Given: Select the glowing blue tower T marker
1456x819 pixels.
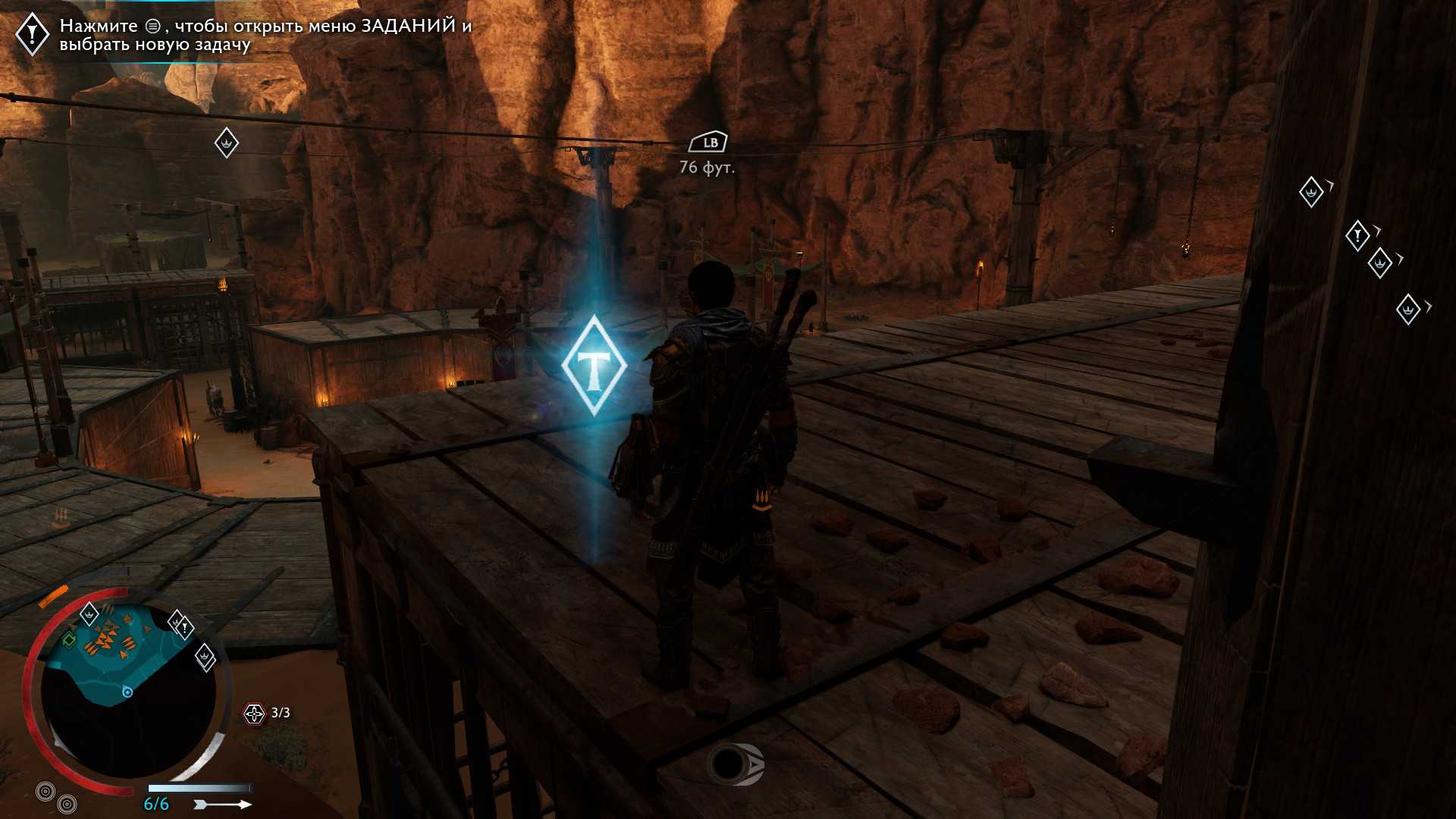Looking at the screenshot, I should (x=594, y=366).
